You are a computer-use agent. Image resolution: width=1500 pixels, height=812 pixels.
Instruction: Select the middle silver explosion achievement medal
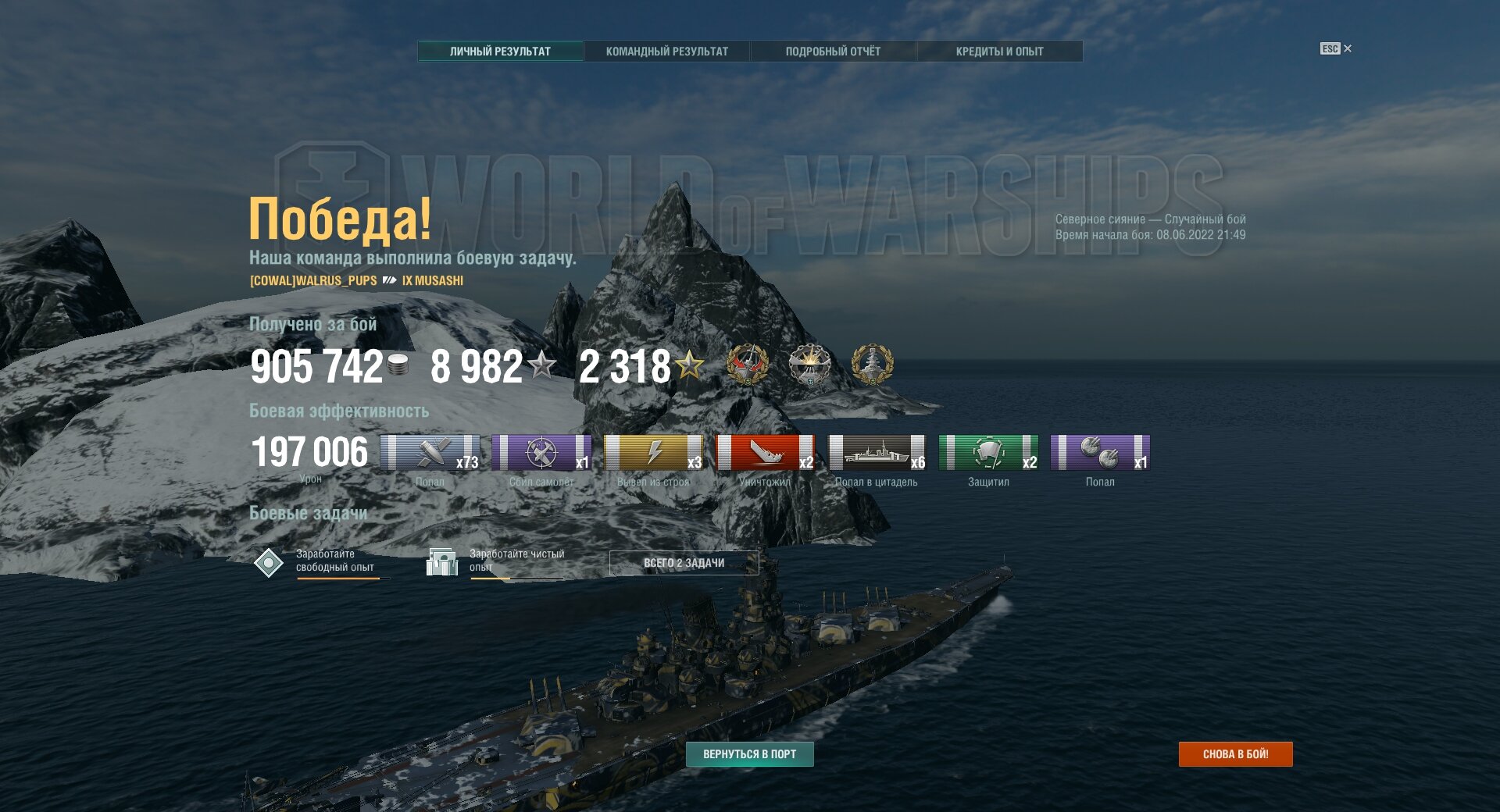point(809,365)
